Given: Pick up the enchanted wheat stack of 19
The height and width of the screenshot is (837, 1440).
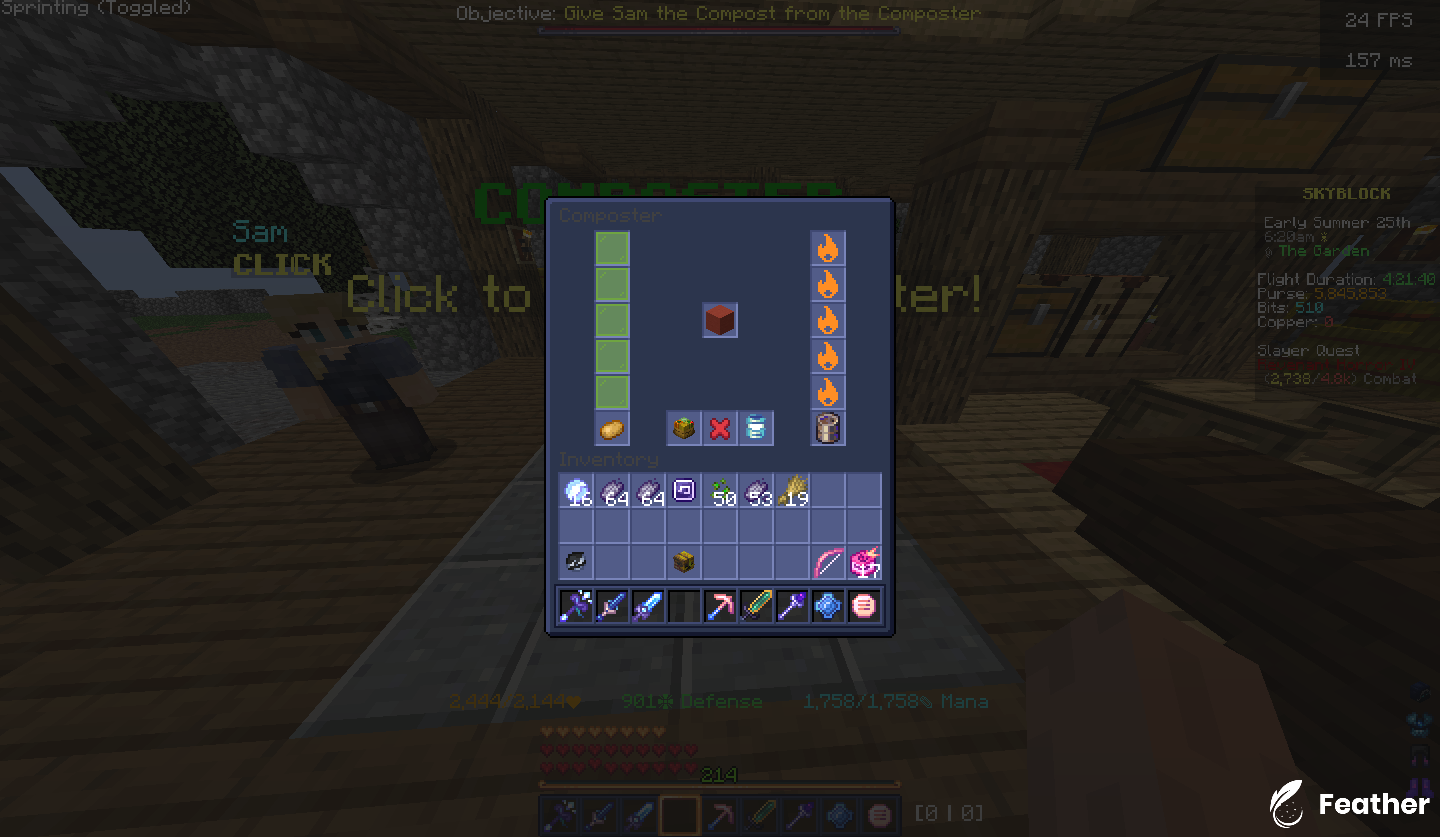Looking at the screenshot, I should 791,490.
